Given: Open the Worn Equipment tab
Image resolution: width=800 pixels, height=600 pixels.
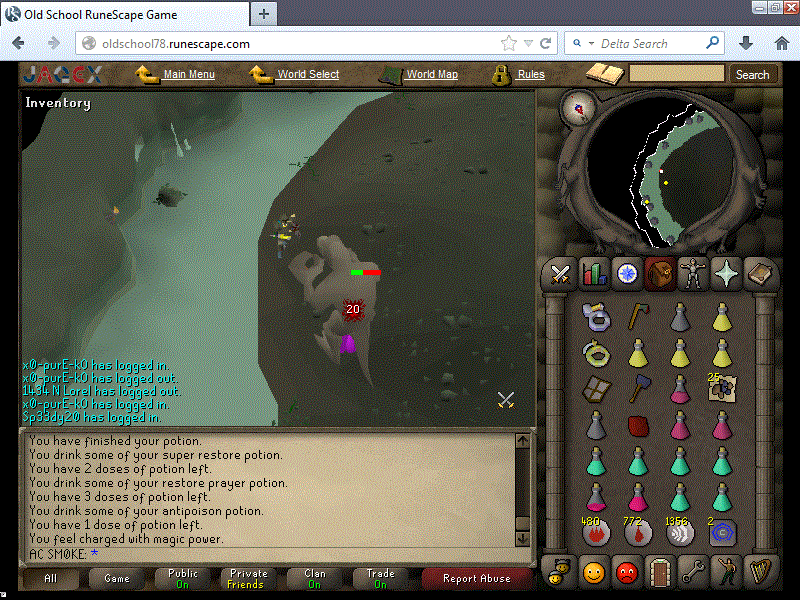Looking at the screenshot, I should click(692, 272).
